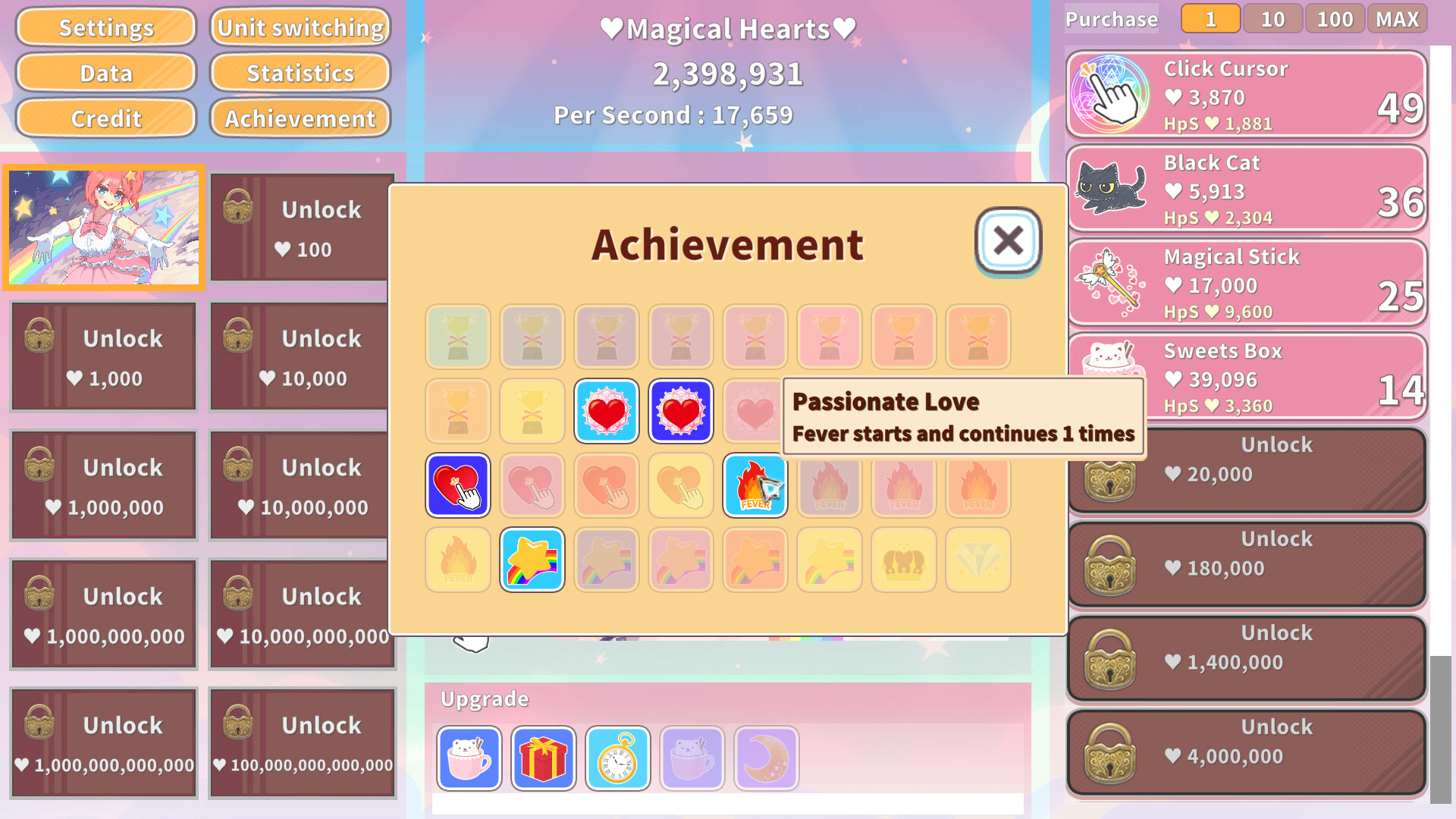Viewport: 1456px width, 819px height.
Task: Select the pocket watch upgrade
Action: coord(617,758)
